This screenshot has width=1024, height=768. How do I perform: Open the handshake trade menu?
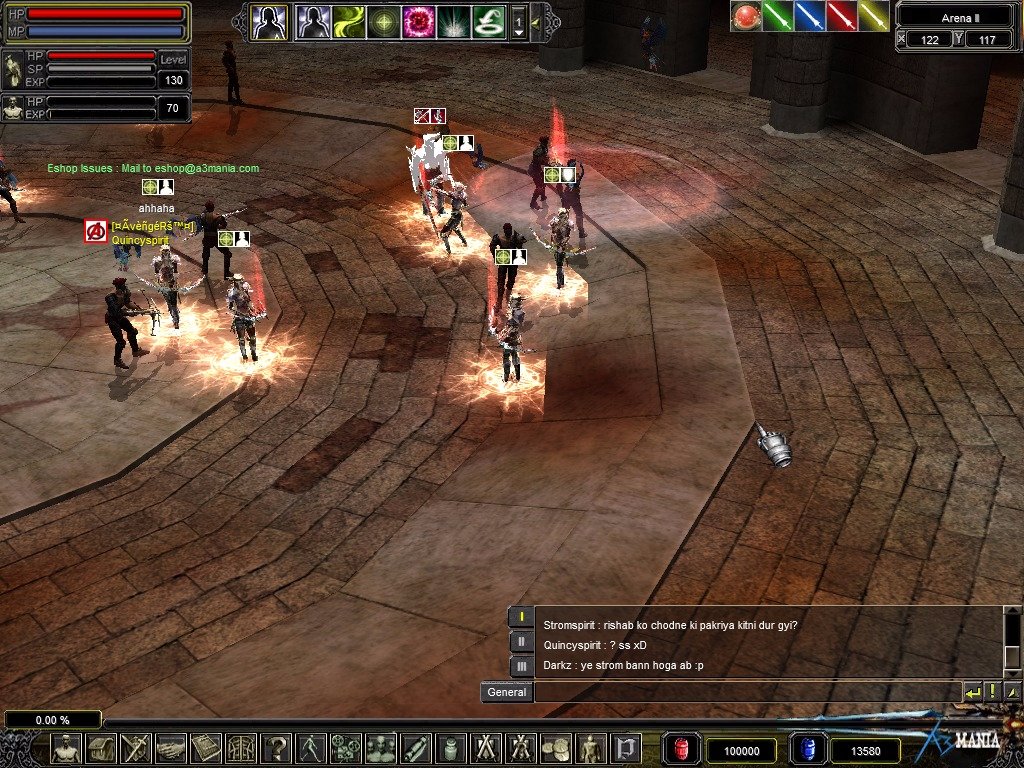pyautogui.click(x=171, y=748)
